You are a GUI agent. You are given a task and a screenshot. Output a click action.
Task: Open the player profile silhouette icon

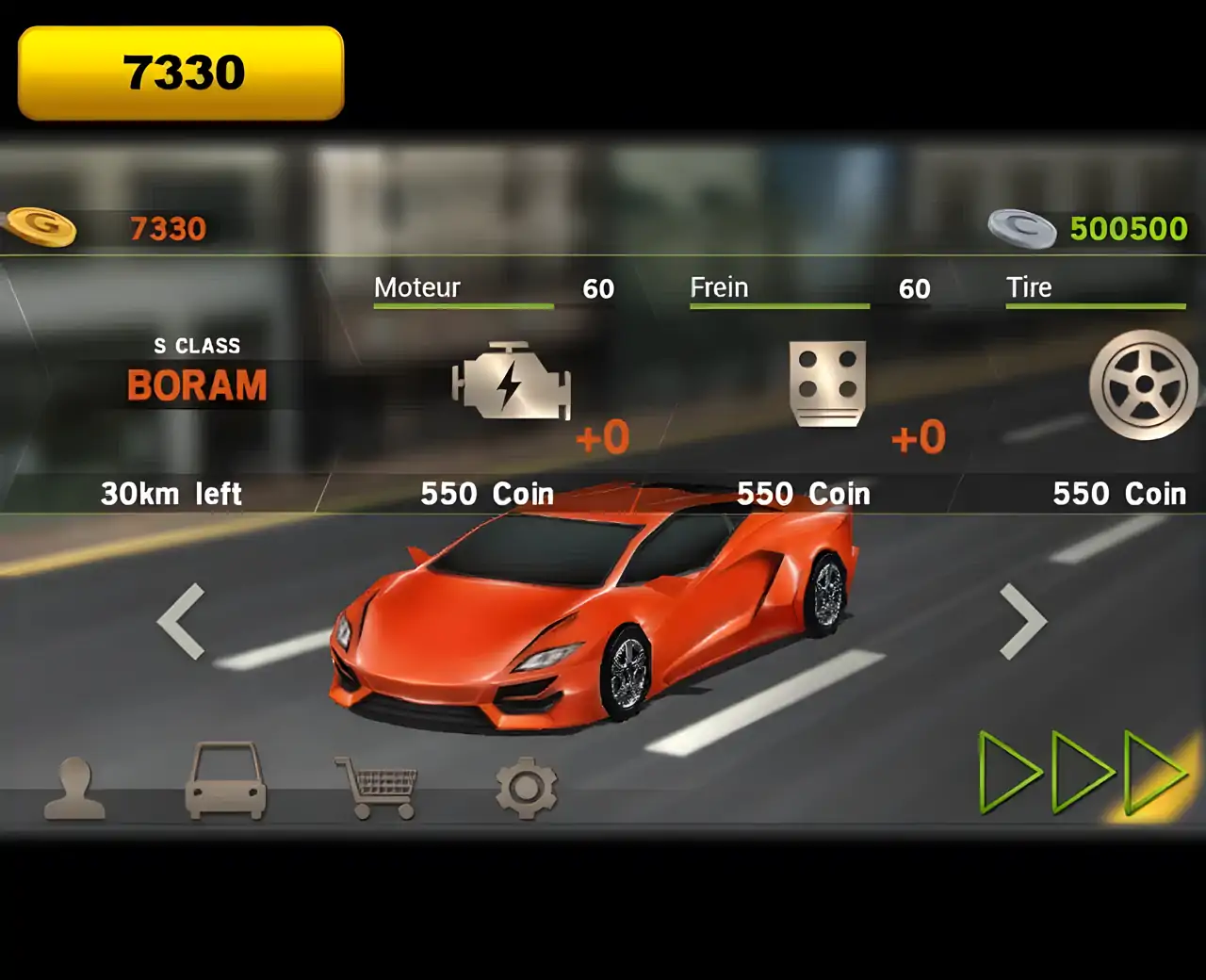[x=74, y=788]
